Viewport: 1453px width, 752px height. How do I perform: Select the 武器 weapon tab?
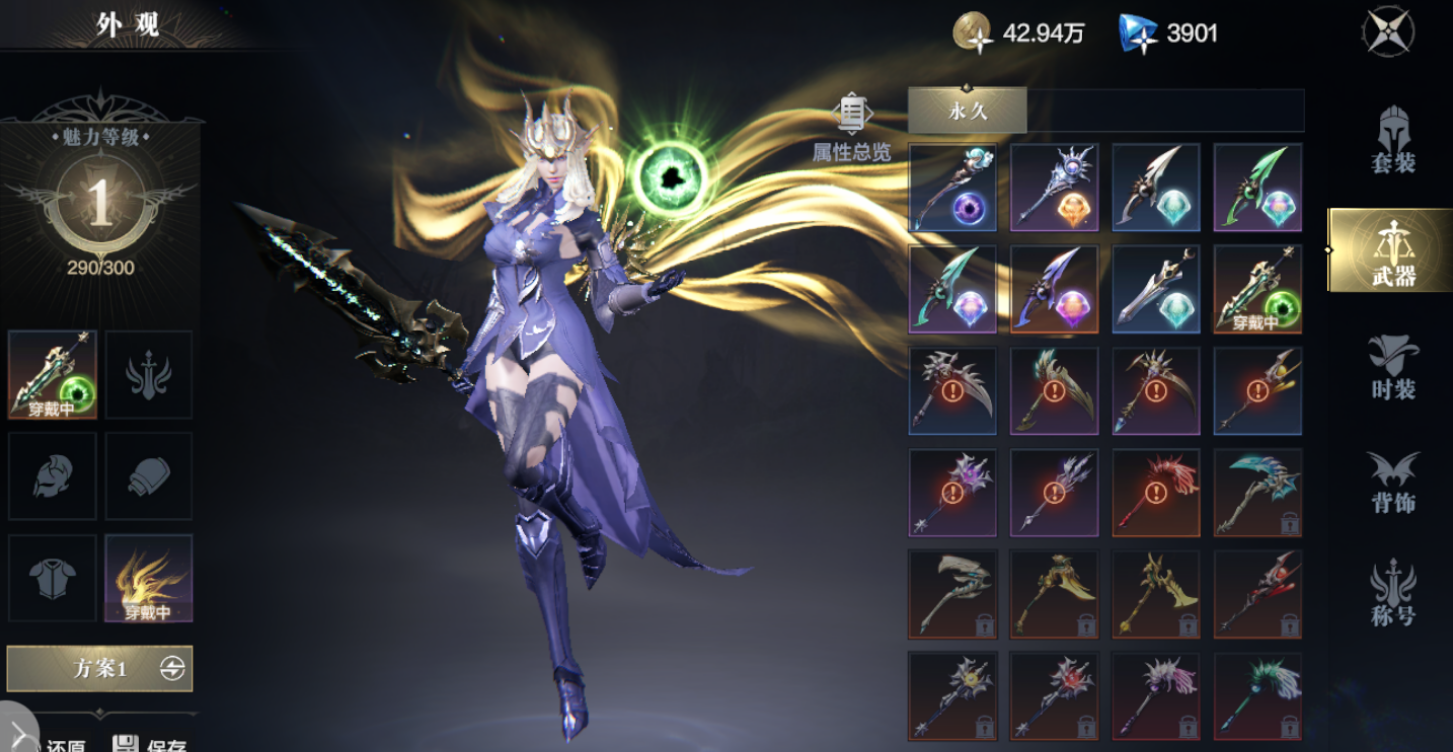click(x=1393, y=250)
